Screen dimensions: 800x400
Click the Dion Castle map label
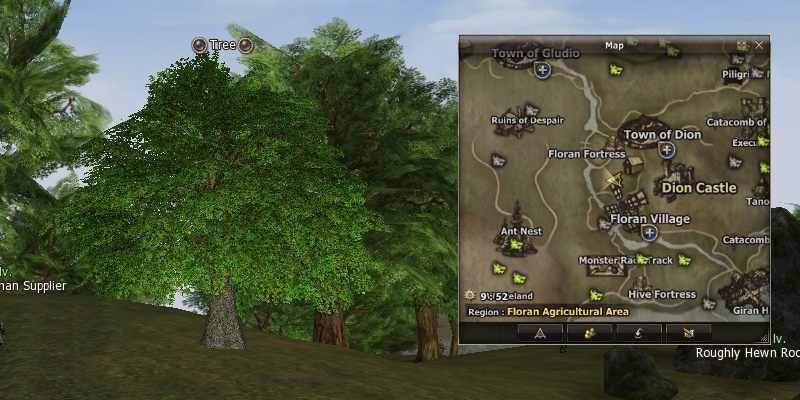pyautogui.click(x=699, y=187)
